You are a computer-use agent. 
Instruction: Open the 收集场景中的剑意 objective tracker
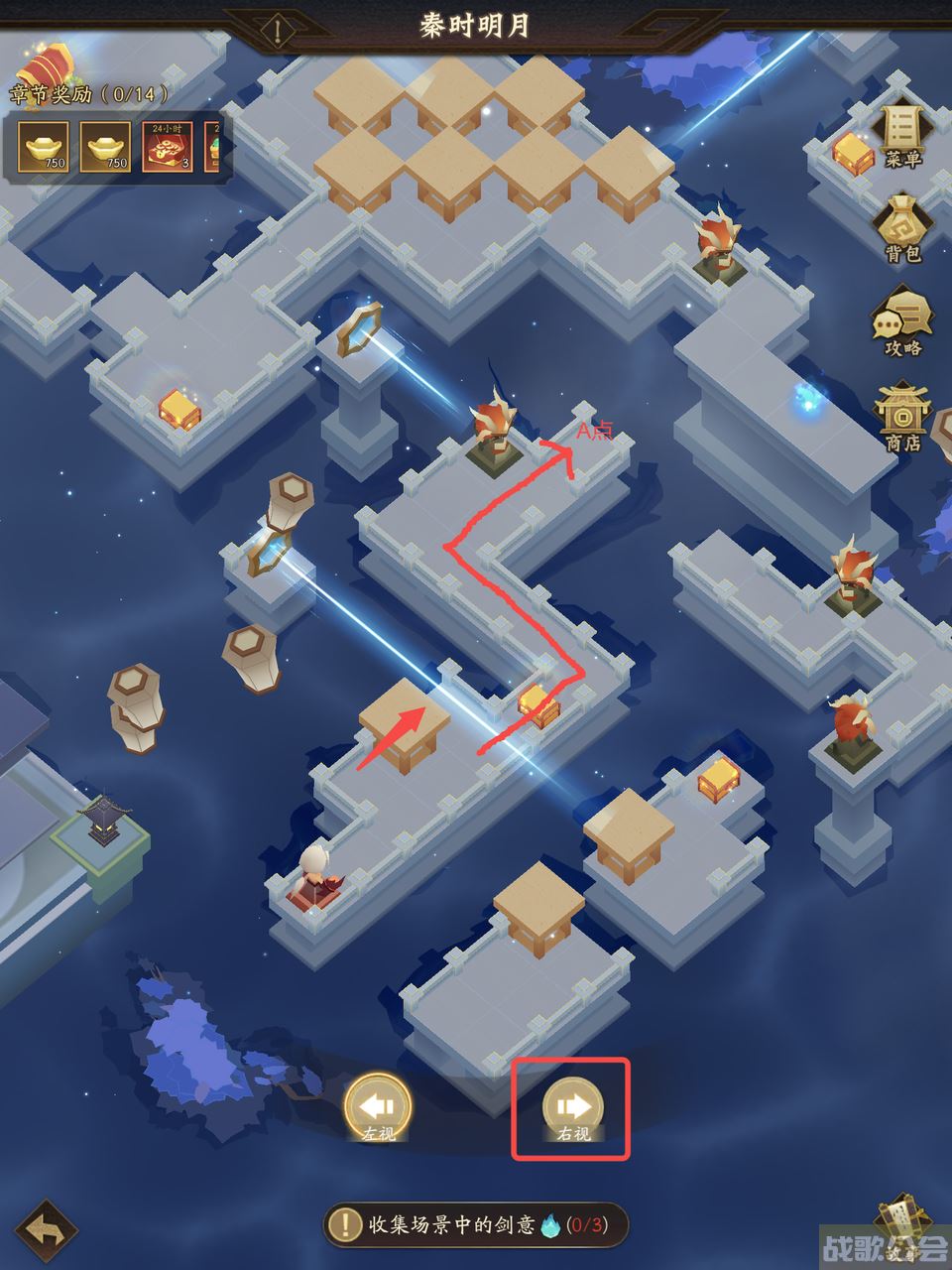[x=476, y=1224]
